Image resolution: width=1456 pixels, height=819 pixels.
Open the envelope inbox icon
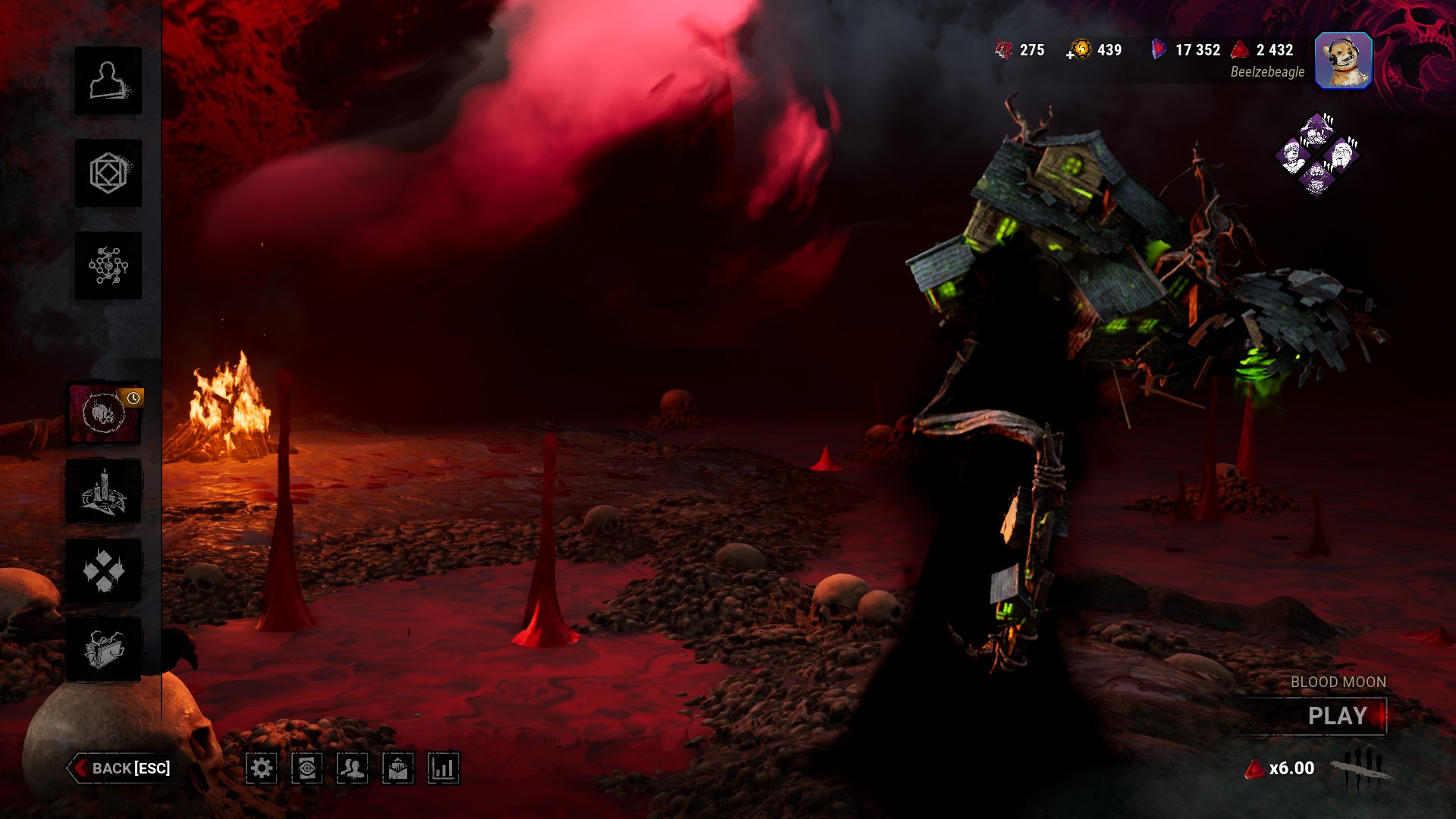(x=398, y=768)
